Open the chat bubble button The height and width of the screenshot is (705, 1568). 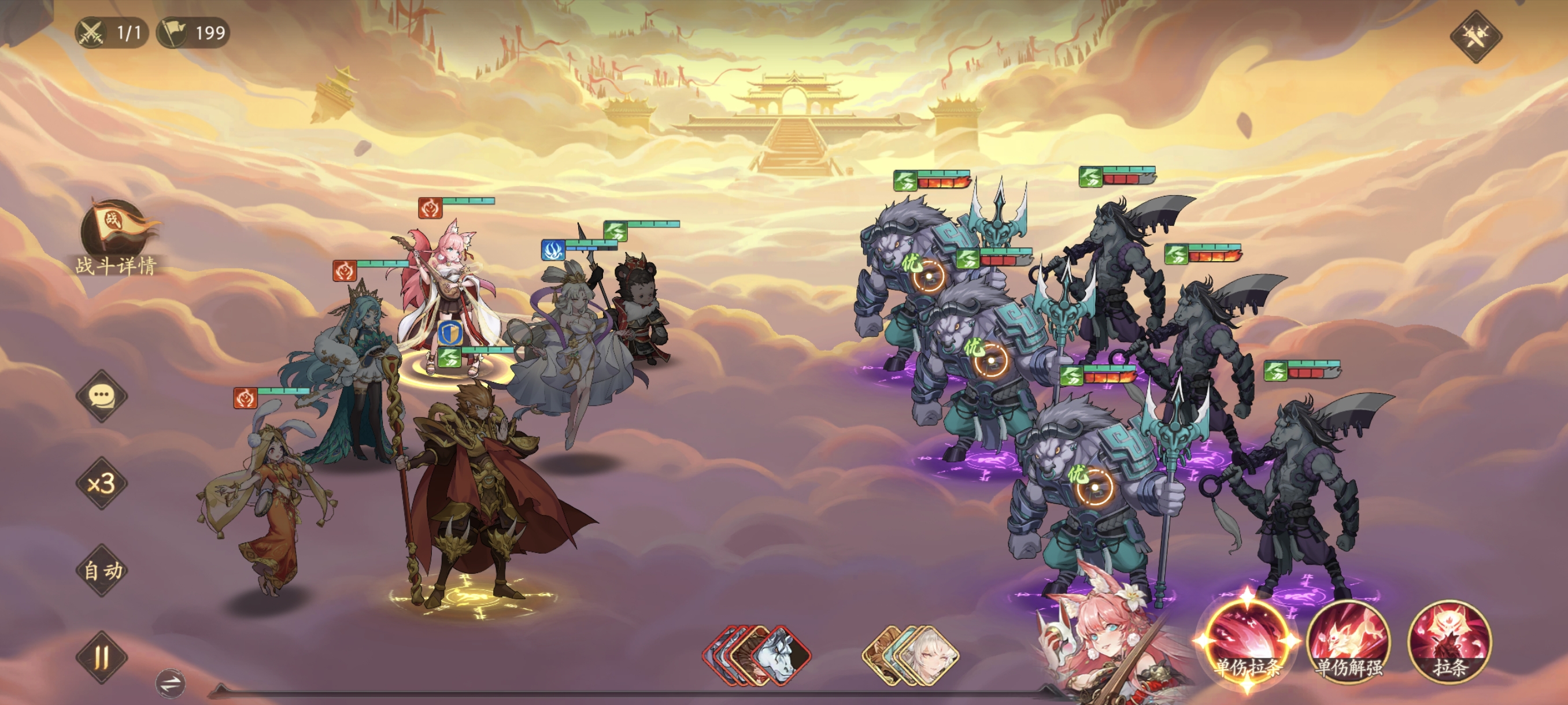[x=102, y=396]
